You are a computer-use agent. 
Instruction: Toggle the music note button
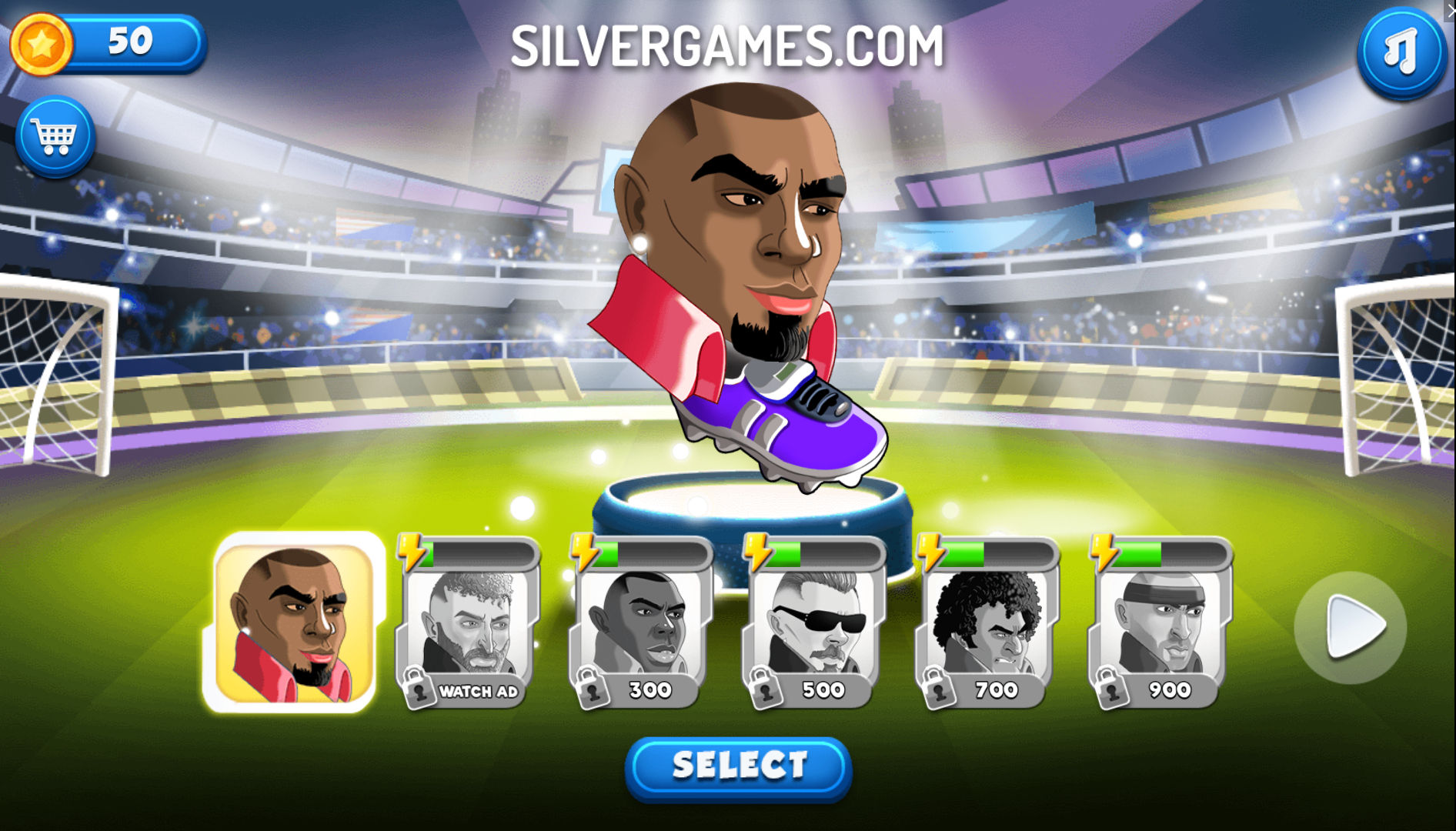(x=1401, y=52)
